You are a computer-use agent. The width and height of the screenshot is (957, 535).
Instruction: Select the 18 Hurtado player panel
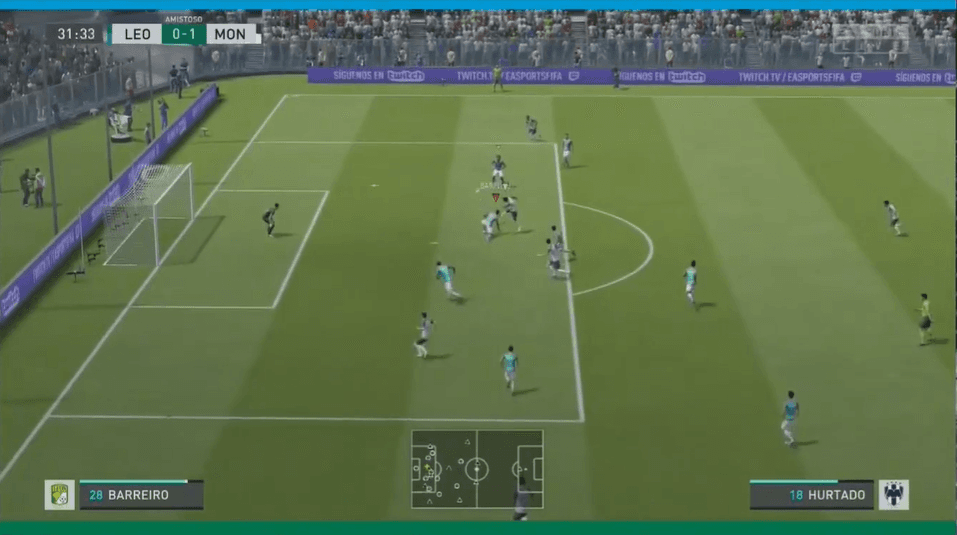click(811, 495)
